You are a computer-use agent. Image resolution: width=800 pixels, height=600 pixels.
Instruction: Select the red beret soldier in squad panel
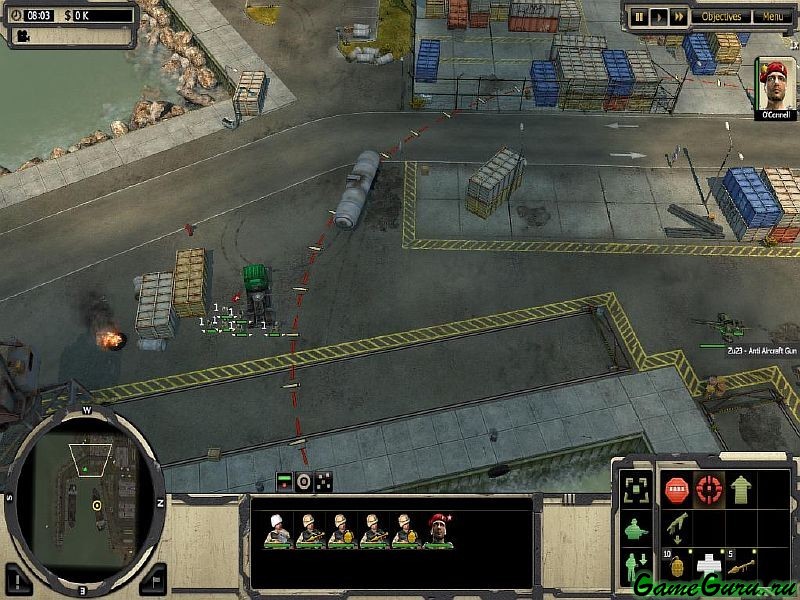(x=438, y=531)
